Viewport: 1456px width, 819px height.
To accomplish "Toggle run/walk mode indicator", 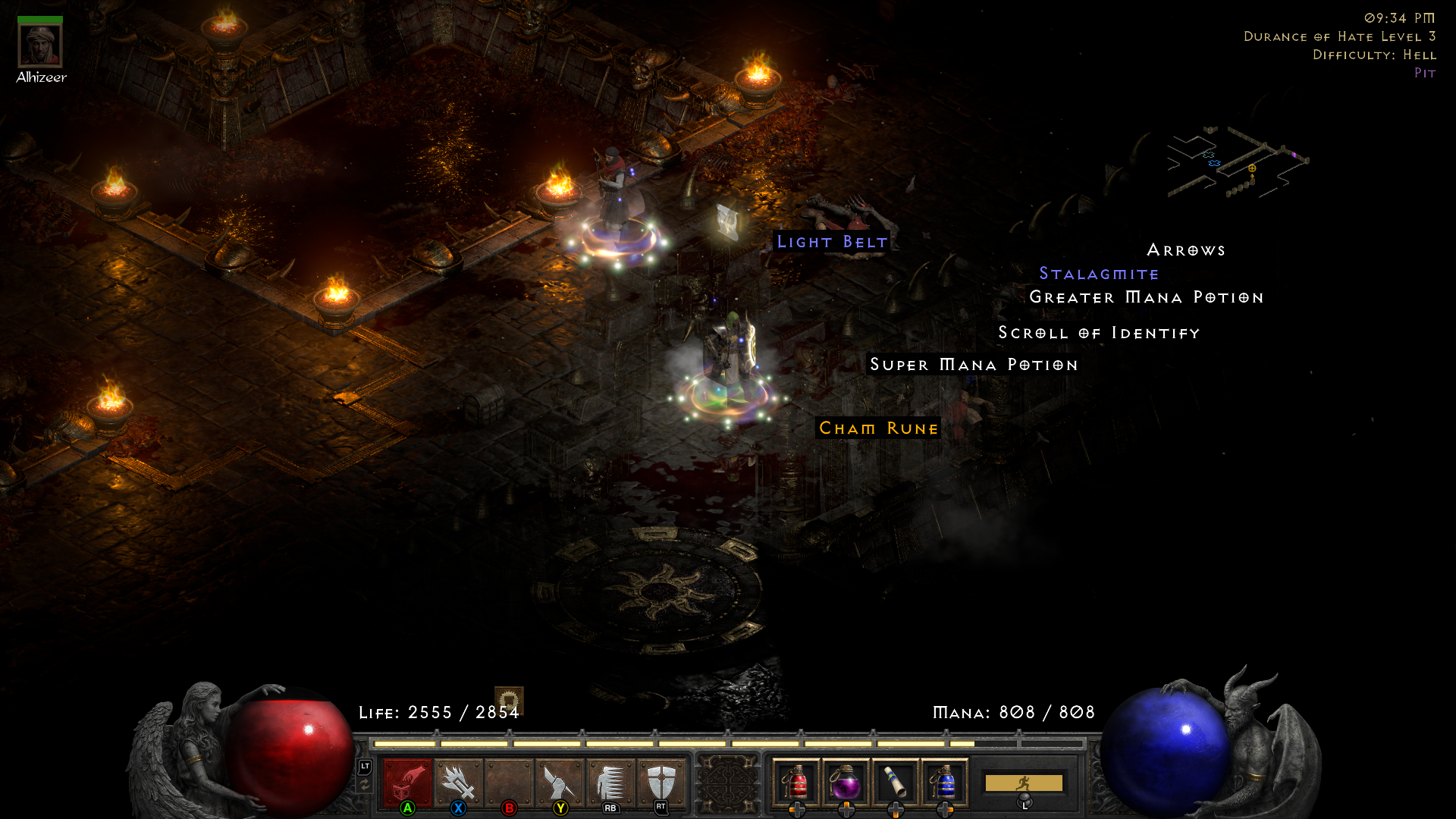I will tap(1025, 781).
